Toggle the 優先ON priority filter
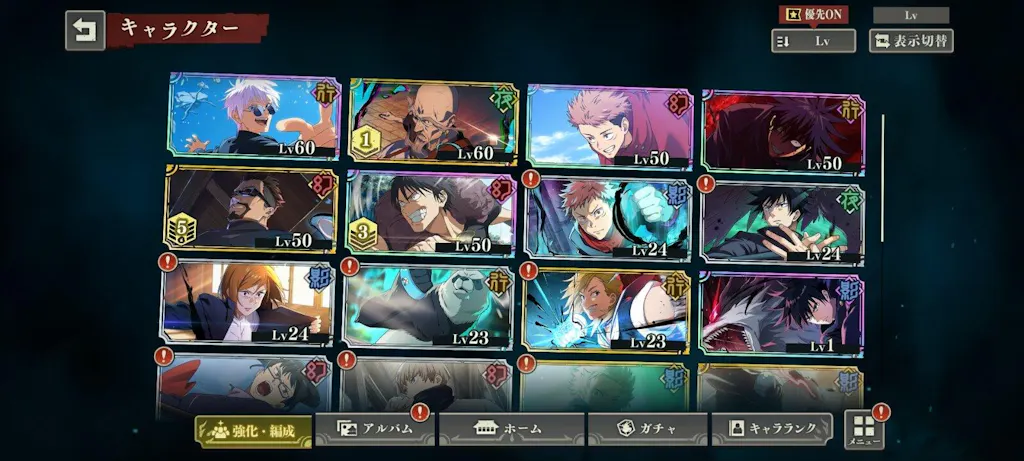The width and height of the screenshot is (1024, 461). (x=813, y=15)
